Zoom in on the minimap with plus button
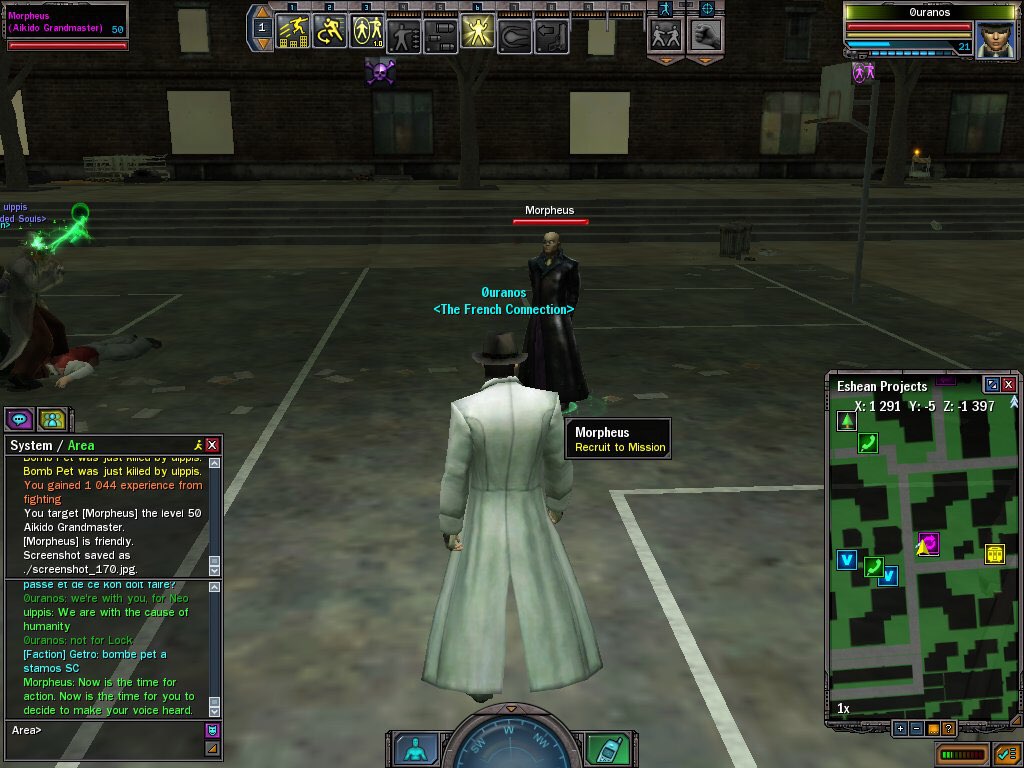The image size is (1024, 768). pyautogui.click(x=900, y=728)
